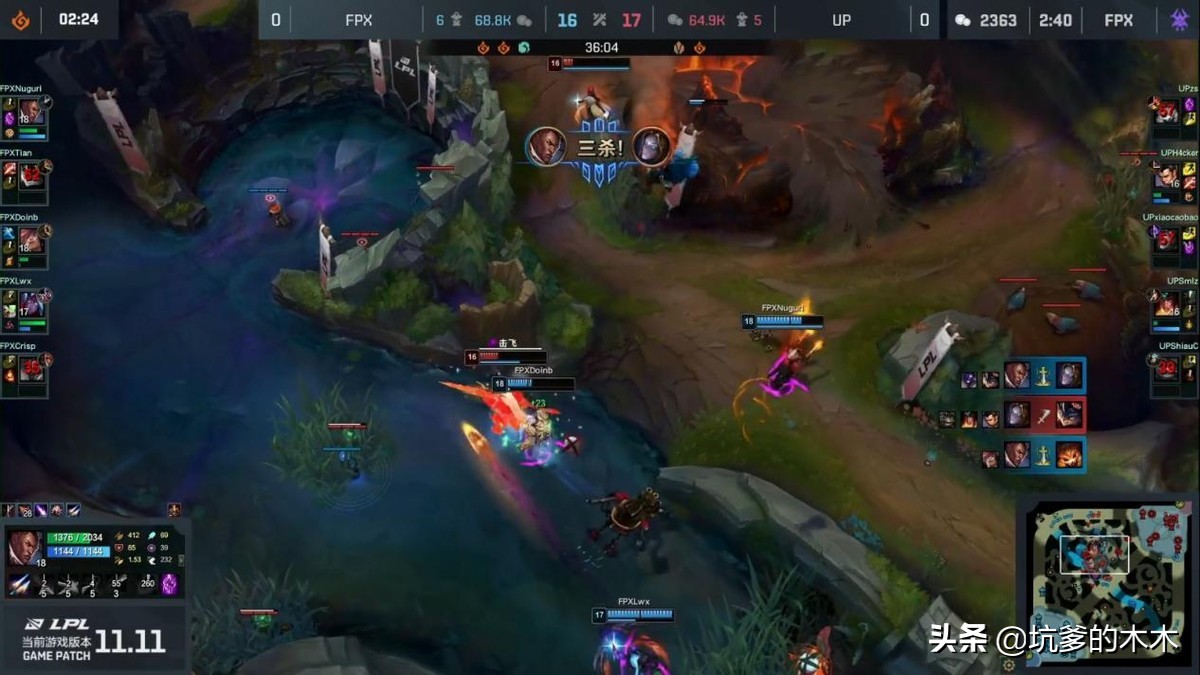Click the minimap
Viewport: 1200px width, 675px height.
[x=1107, y=580]
